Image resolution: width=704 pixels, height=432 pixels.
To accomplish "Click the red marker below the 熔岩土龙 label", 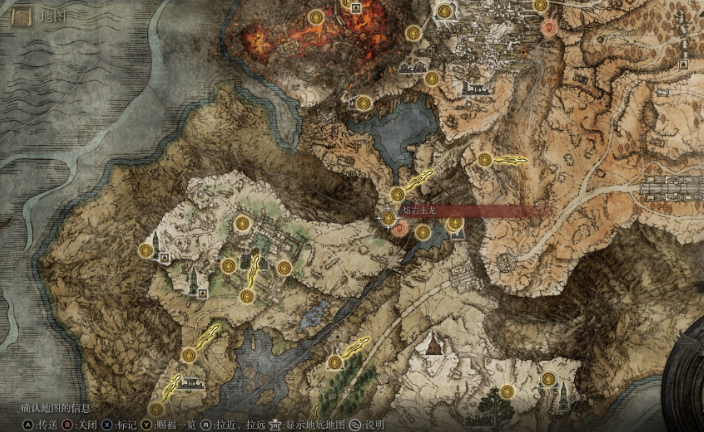I will click(x=399, y=230).
